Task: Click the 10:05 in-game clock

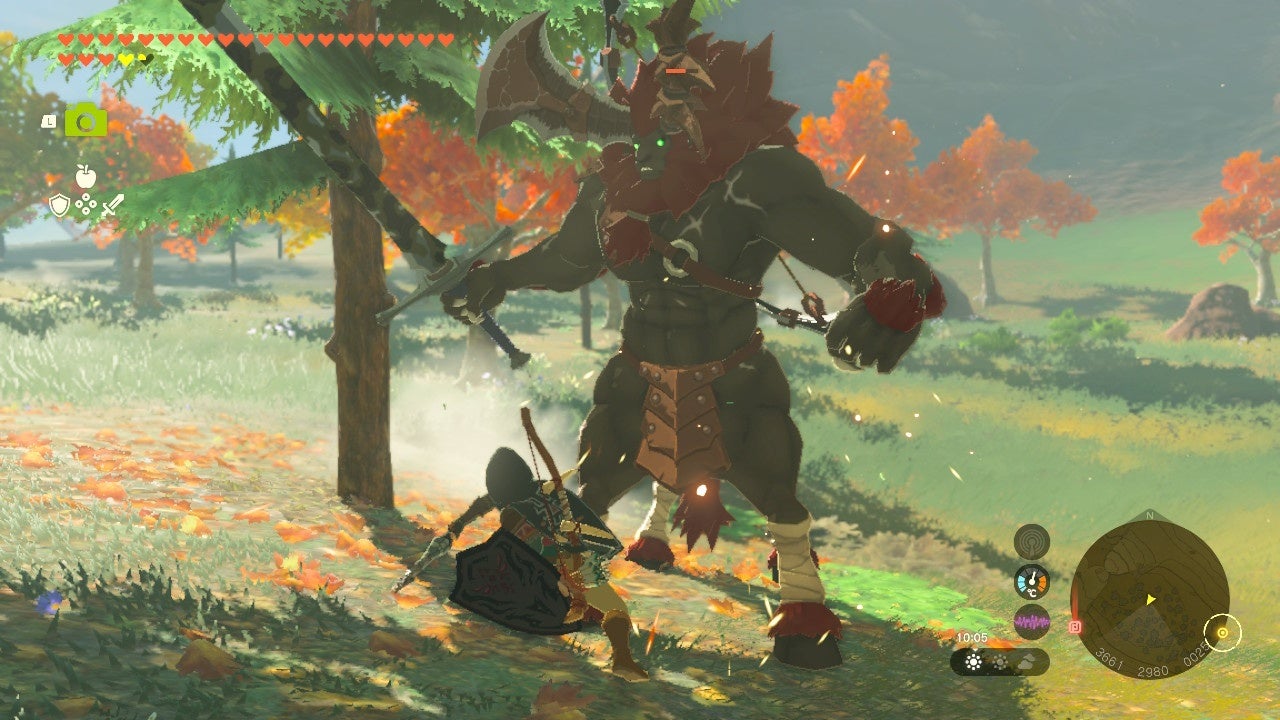Action: point(971,638)
